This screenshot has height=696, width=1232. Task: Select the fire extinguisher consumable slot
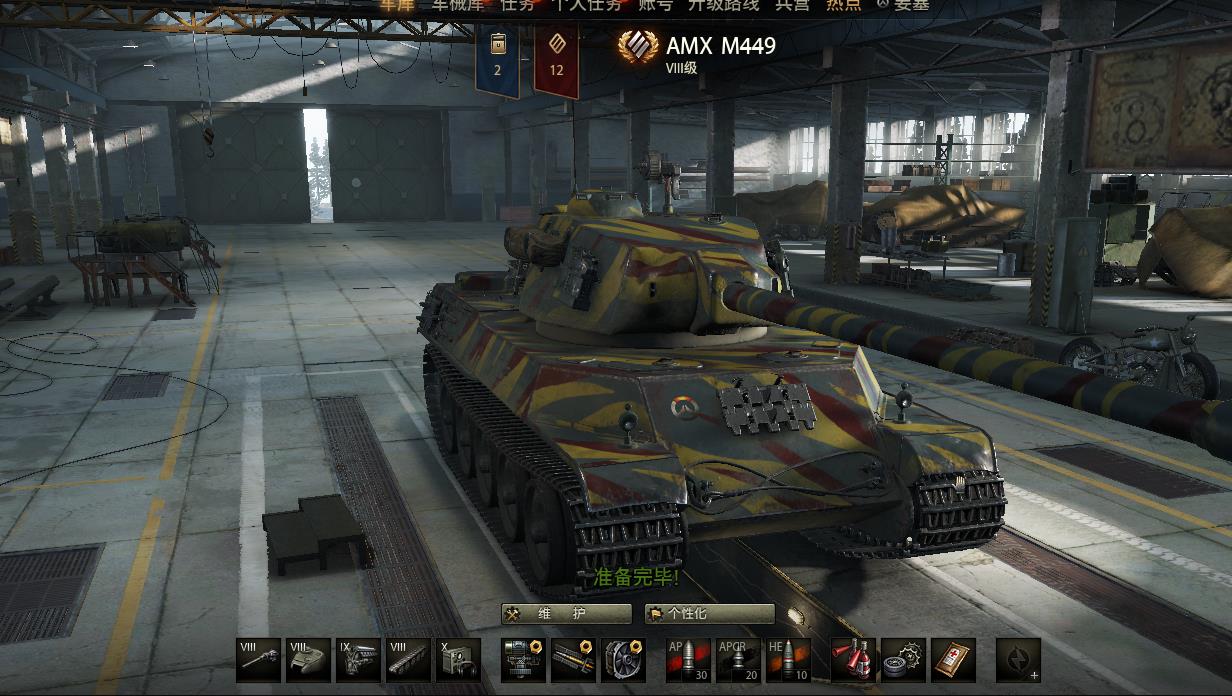click(x=853, y=660)
